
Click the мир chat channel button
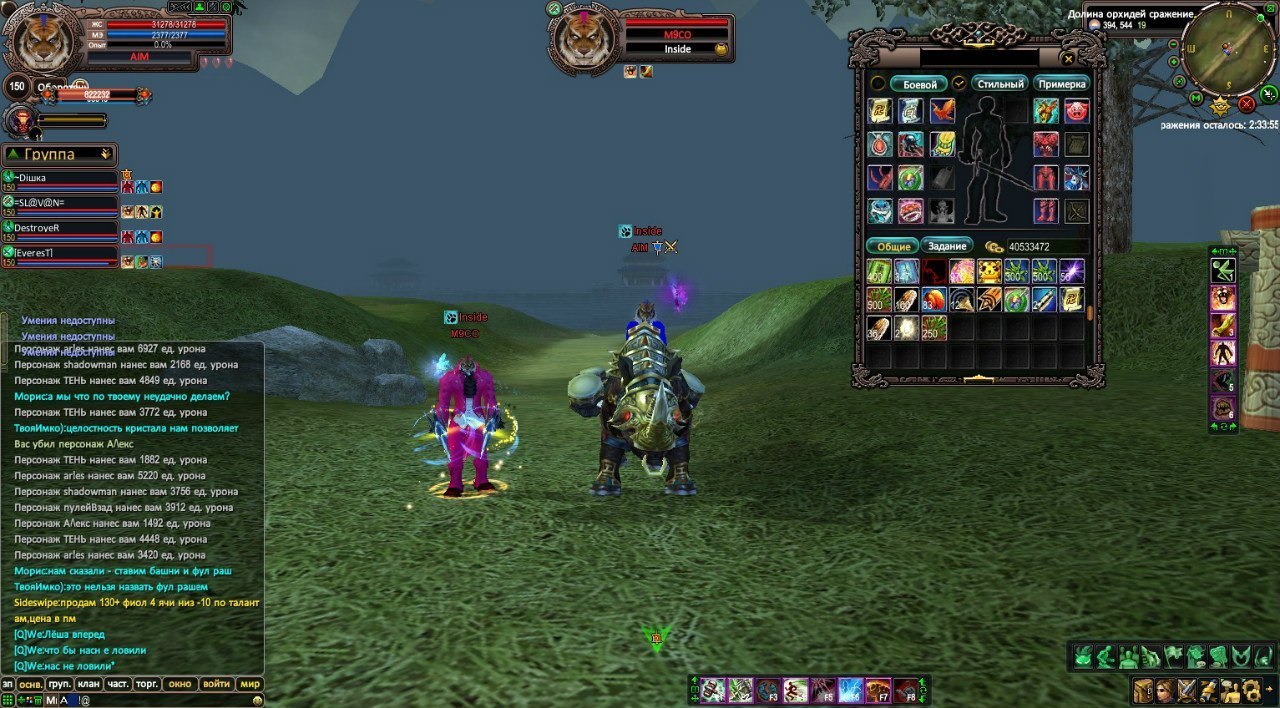tap(249, 684)
